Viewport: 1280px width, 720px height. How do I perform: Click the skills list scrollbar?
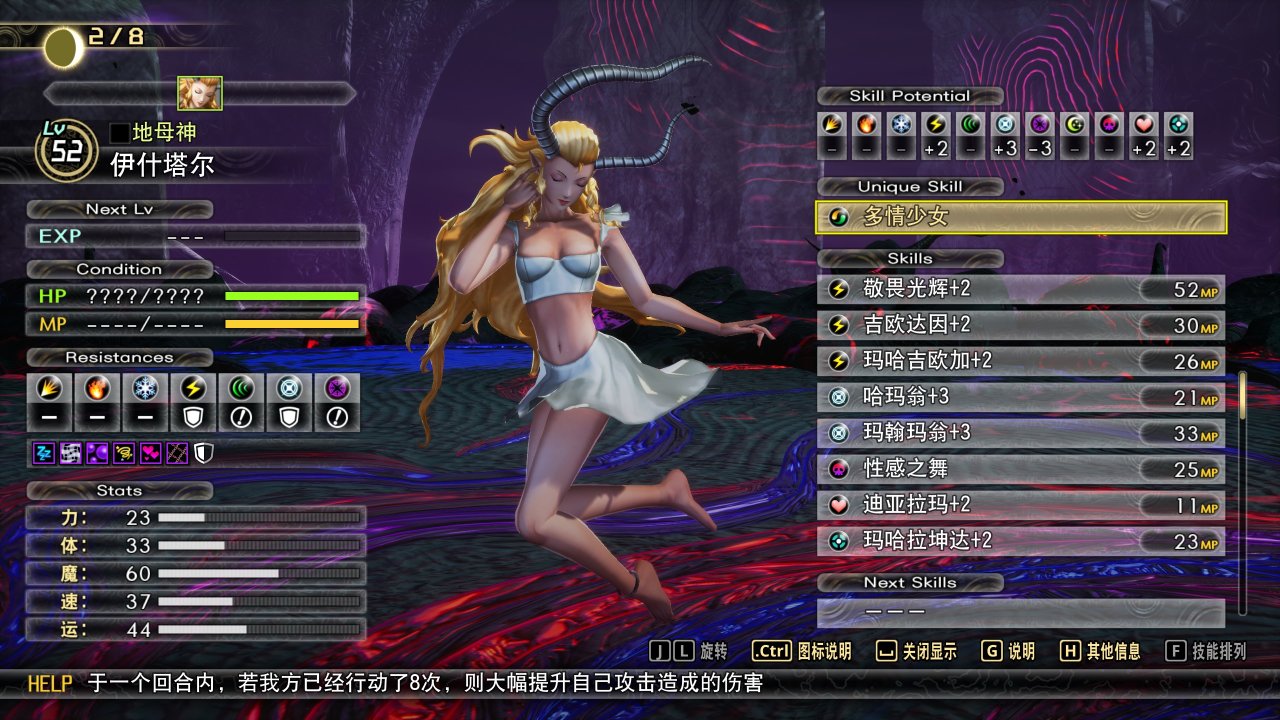(x=1243, y=490)
